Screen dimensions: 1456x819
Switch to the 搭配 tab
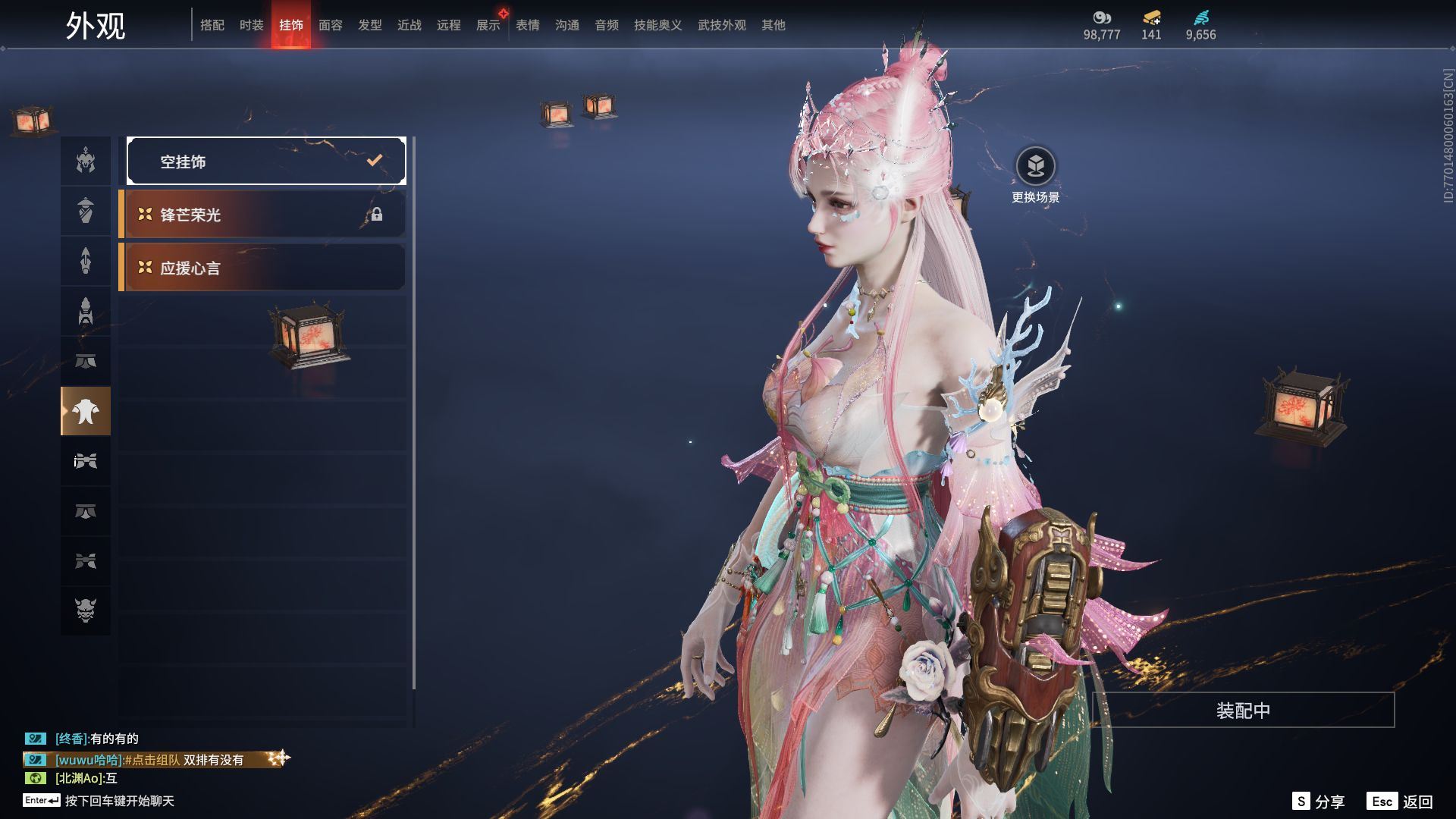pyautogui.click(x=212, y=25)
